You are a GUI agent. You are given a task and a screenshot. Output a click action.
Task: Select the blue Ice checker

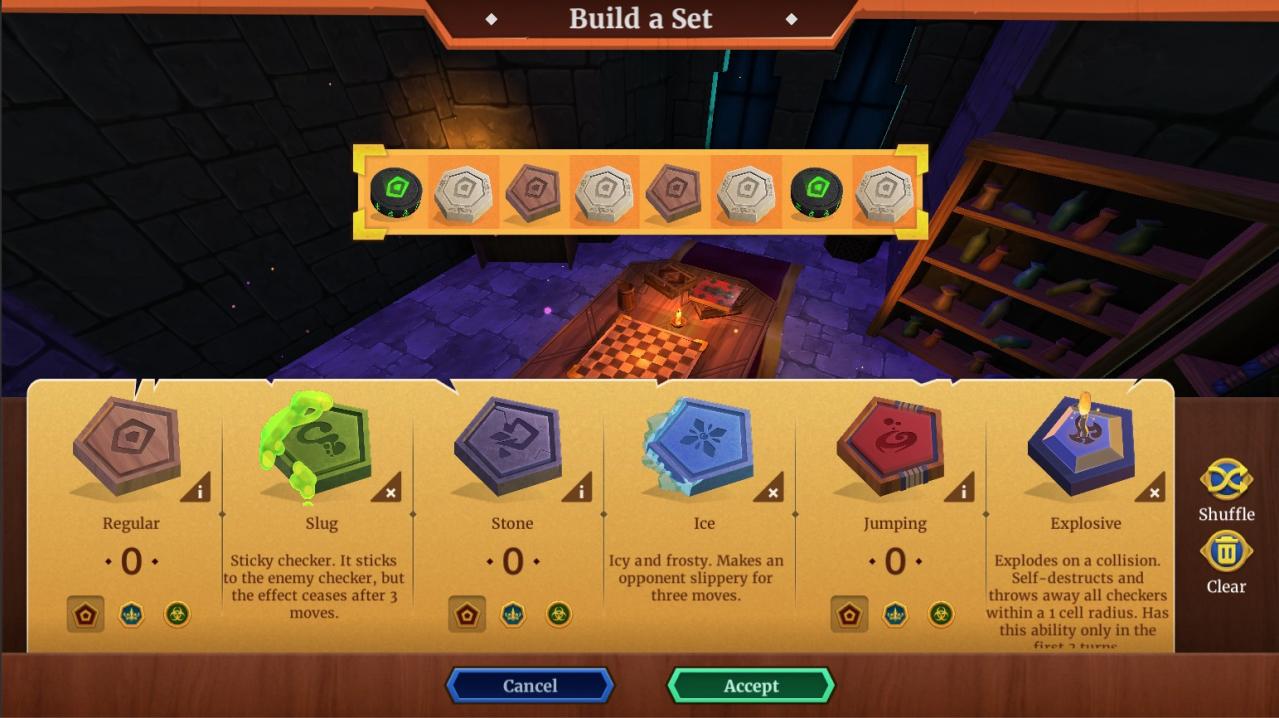[x=700, y=445]
